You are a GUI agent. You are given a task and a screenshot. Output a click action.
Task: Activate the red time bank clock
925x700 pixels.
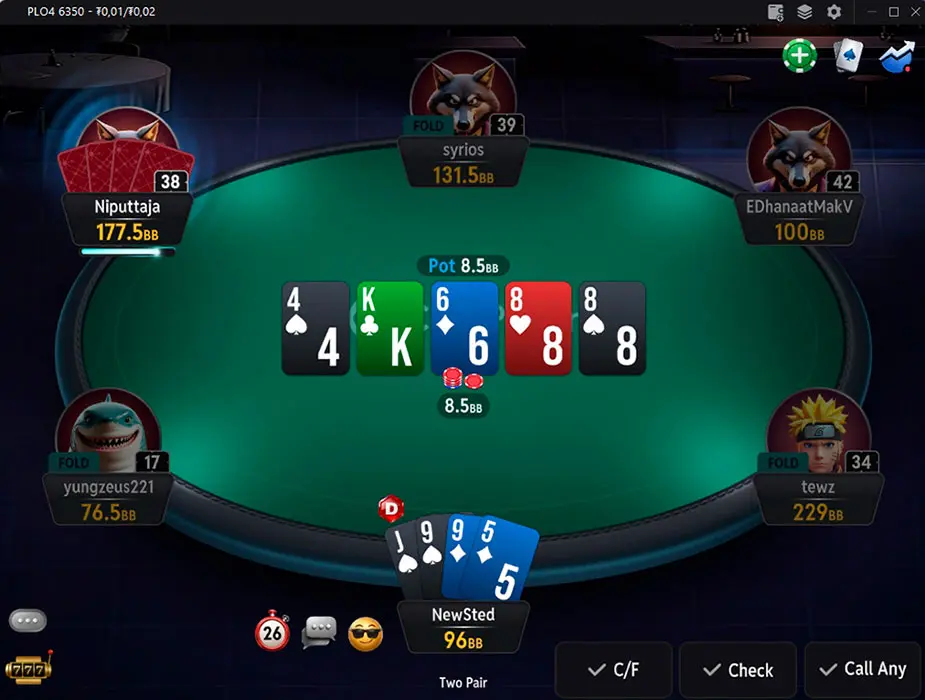point(272,632)
